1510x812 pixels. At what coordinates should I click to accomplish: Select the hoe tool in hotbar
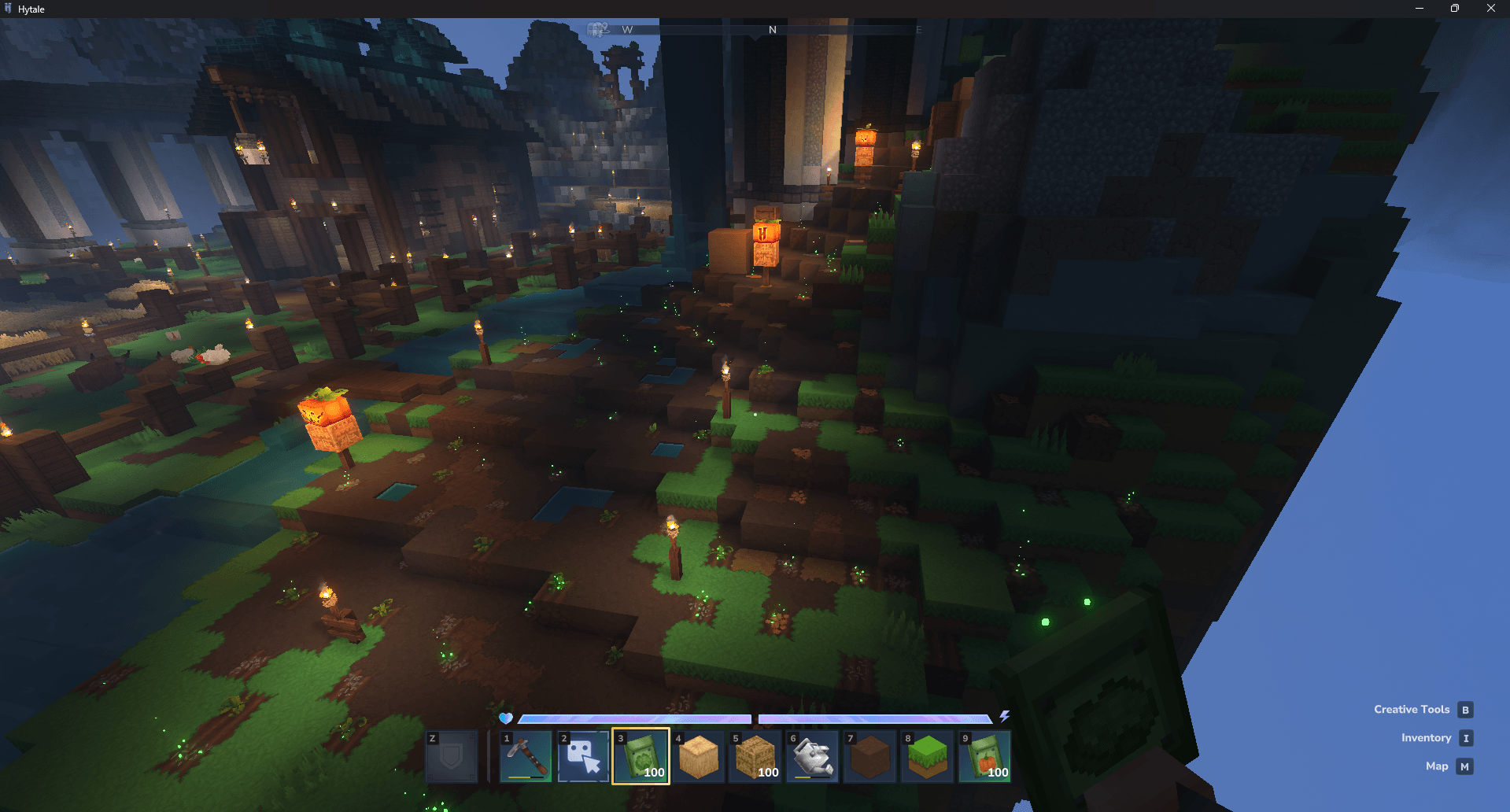tap(526, 756)
